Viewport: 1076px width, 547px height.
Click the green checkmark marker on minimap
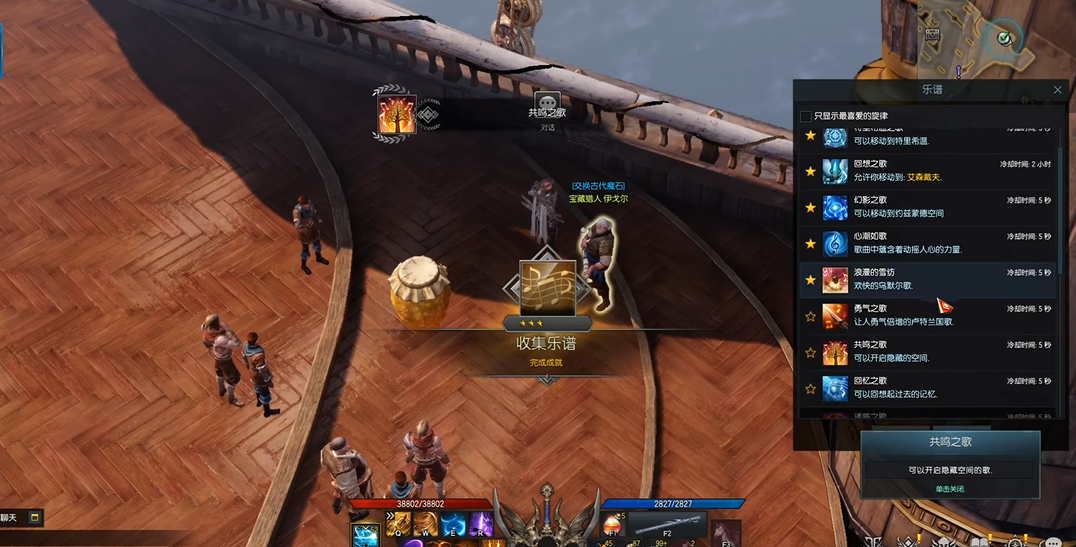[1004, 39]
